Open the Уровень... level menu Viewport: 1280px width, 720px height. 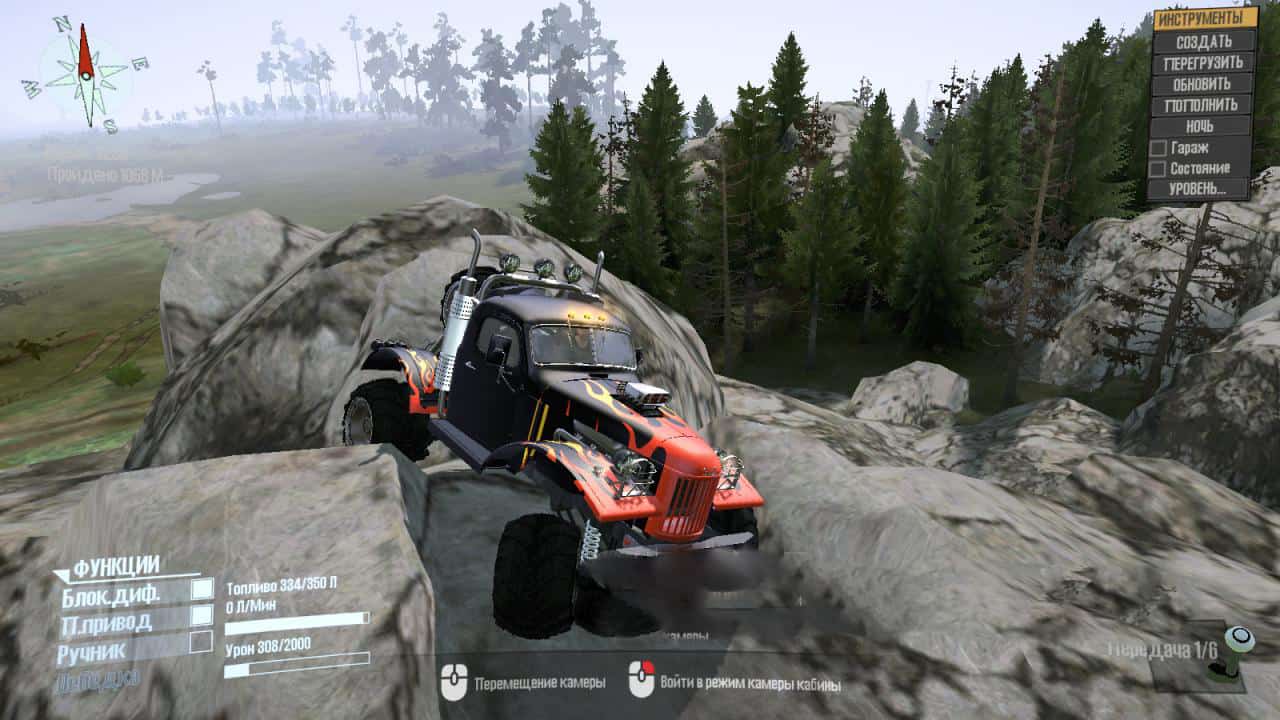[x=1199, y=189]
